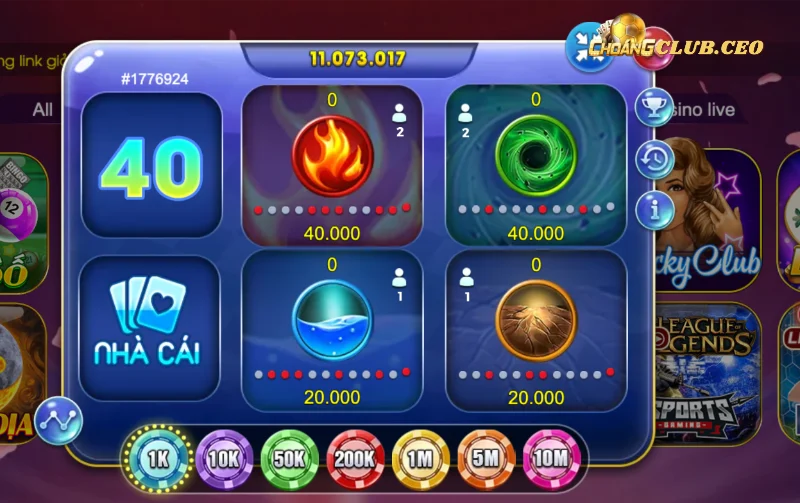Screen dimensions: 800x503
Task: Select the 1M yellow chip
Action: point(421,458)
